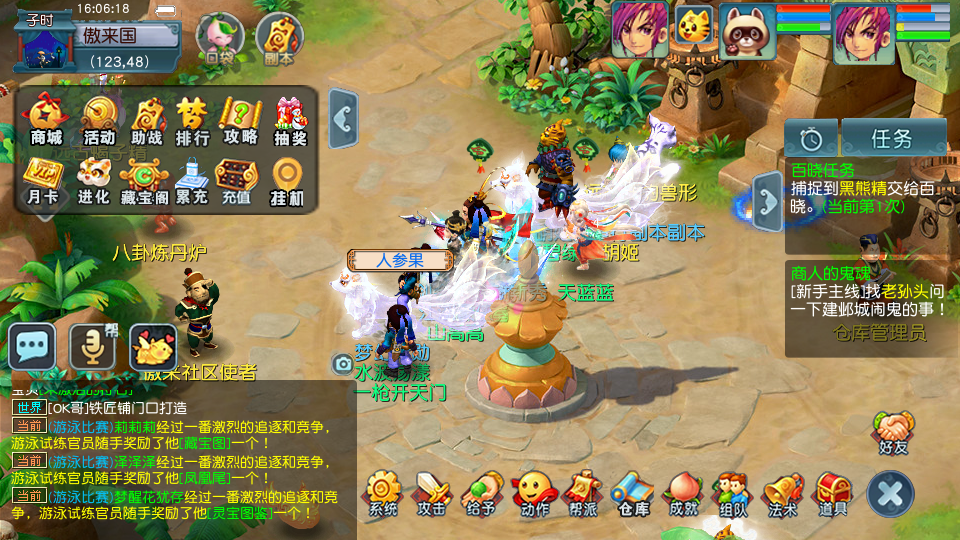
Task: Open the 月卡 monthly card
Action: [43, 180]
